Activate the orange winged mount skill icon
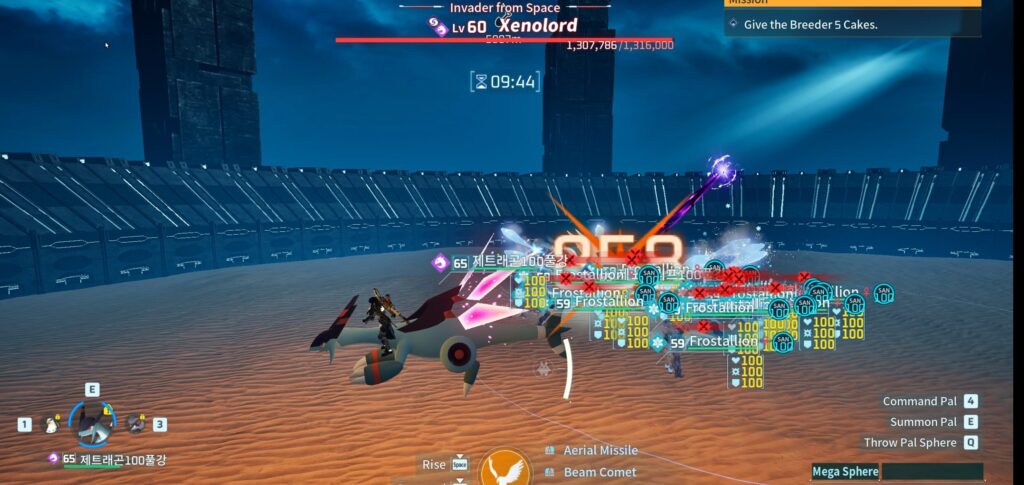Image resolution: width=1024 pixels, height=485 pixels. coord(505,468)
